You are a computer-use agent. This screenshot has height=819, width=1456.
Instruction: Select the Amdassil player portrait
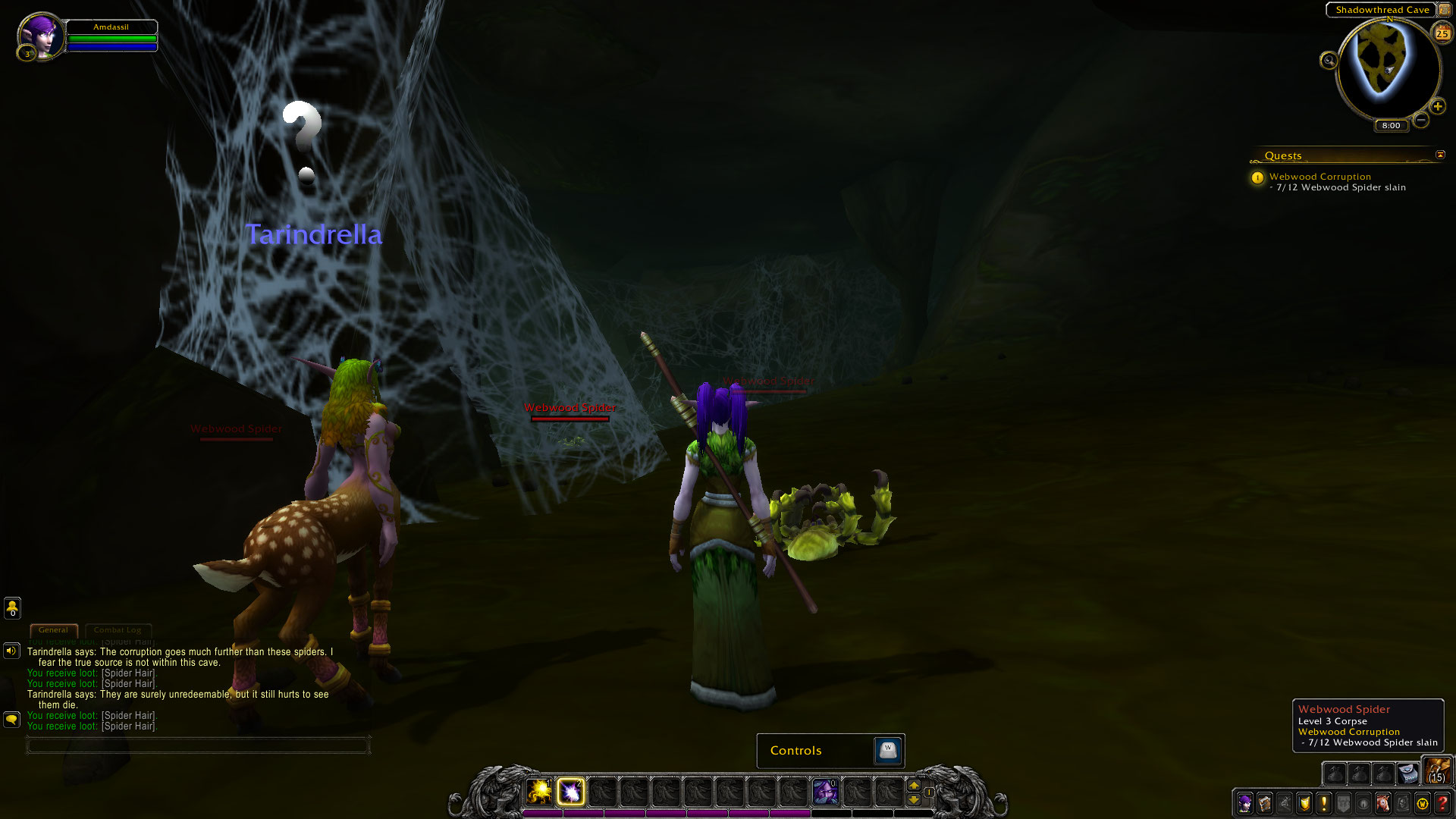pos(40,36)
